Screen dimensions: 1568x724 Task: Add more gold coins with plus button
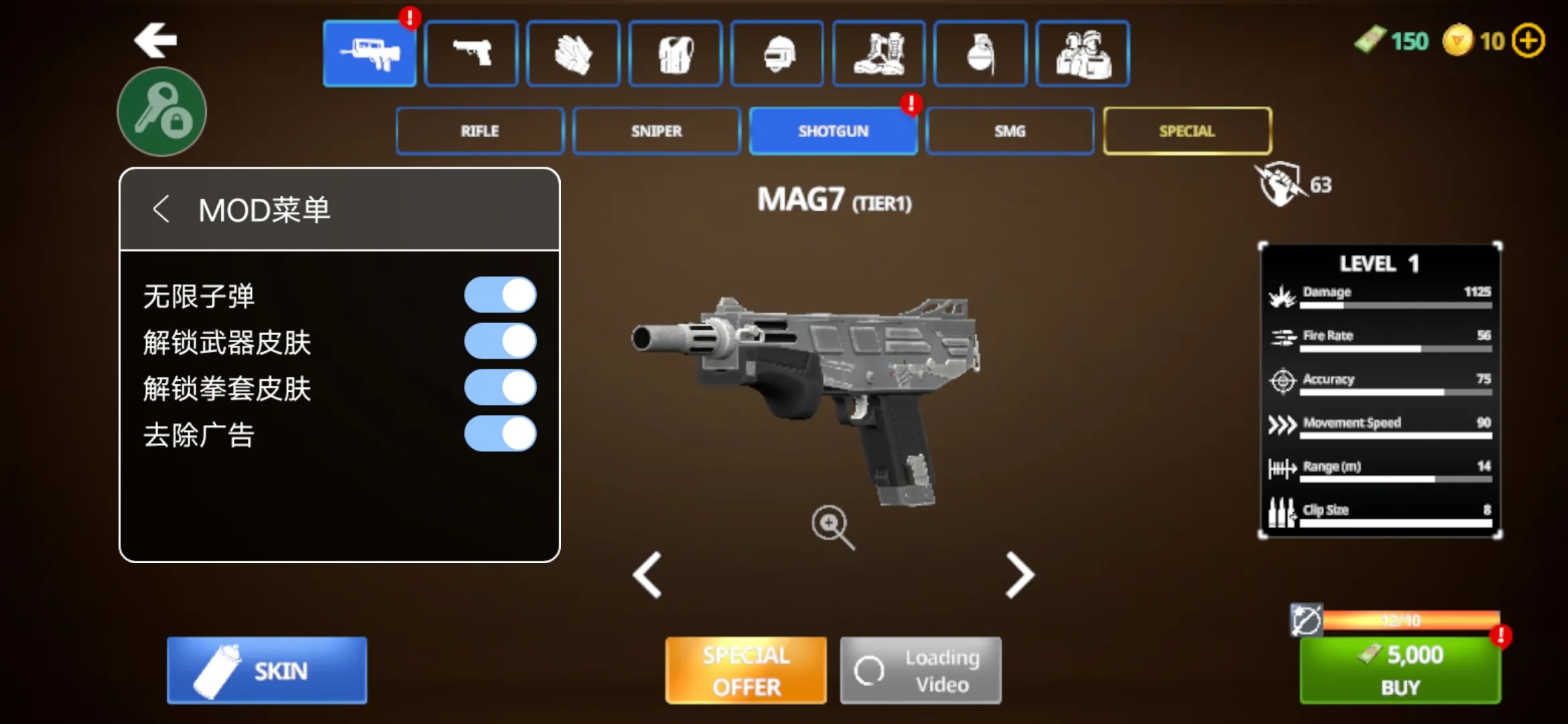point(1528,41)
